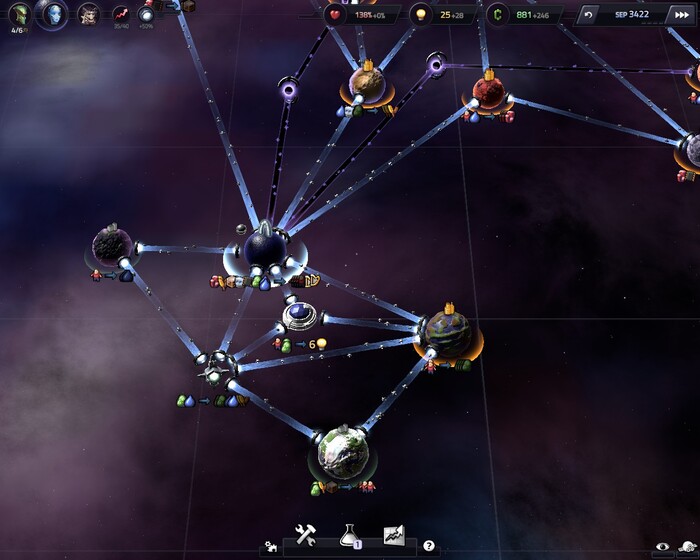700x560 pixels.
Task: Open the red trend arrow icon
Action: pyautogui.click(x=121, y=15)
